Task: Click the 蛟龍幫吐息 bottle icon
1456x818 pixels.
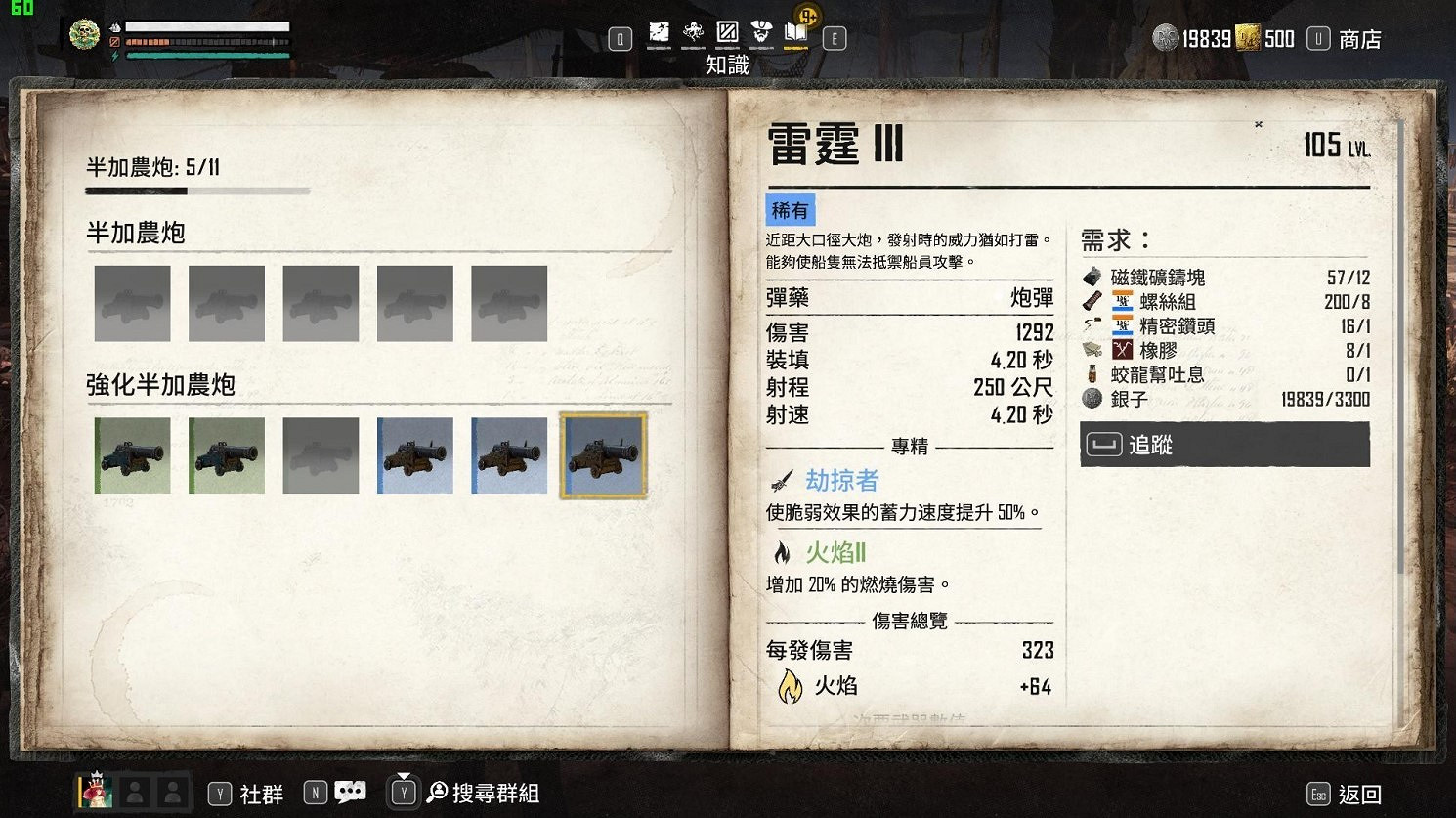Action: [1092, 373]
